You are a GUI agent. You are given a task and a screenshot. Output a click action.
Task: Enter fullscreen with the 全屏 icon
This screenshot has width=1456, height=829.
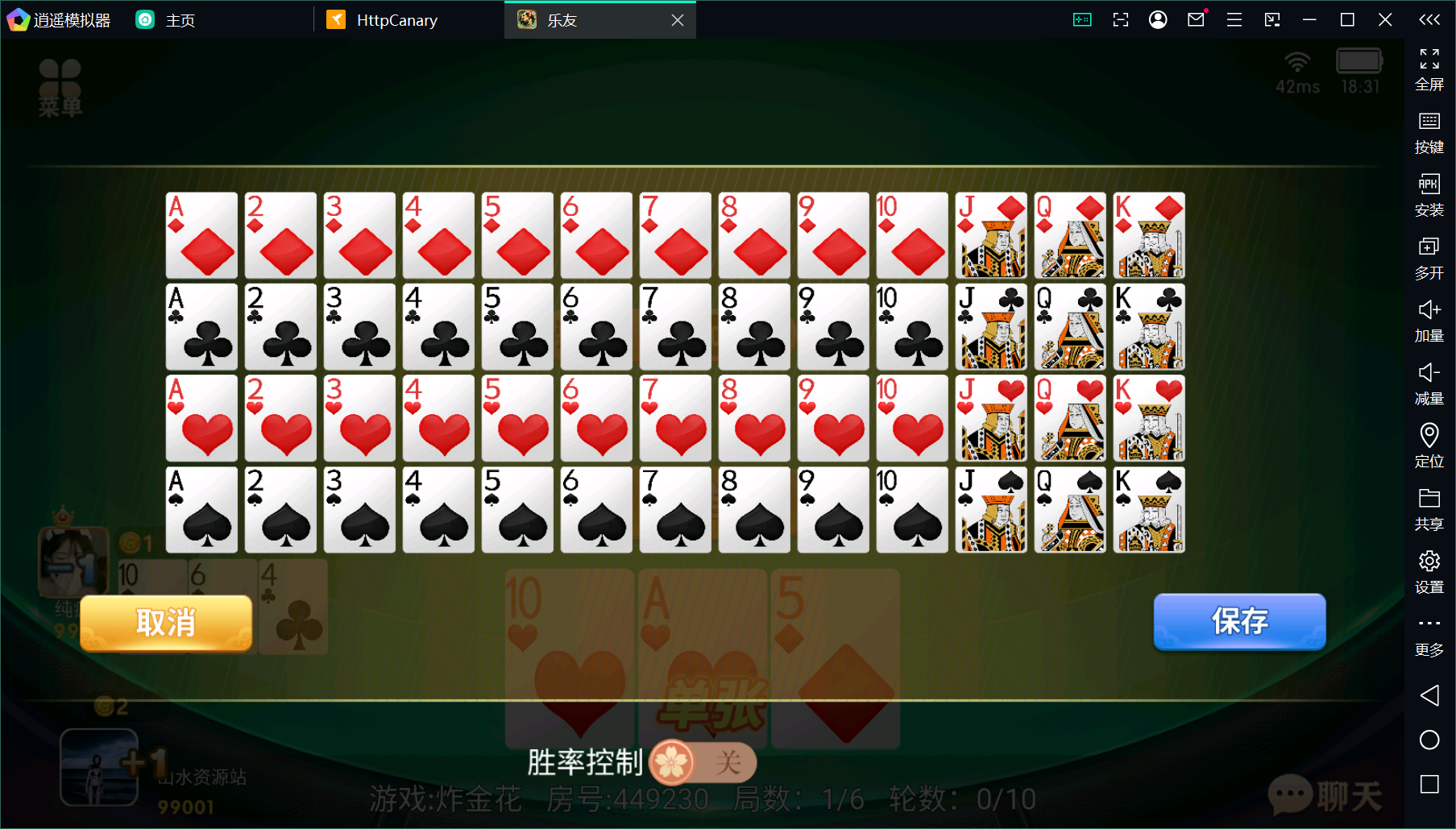tap(1429, 68)
